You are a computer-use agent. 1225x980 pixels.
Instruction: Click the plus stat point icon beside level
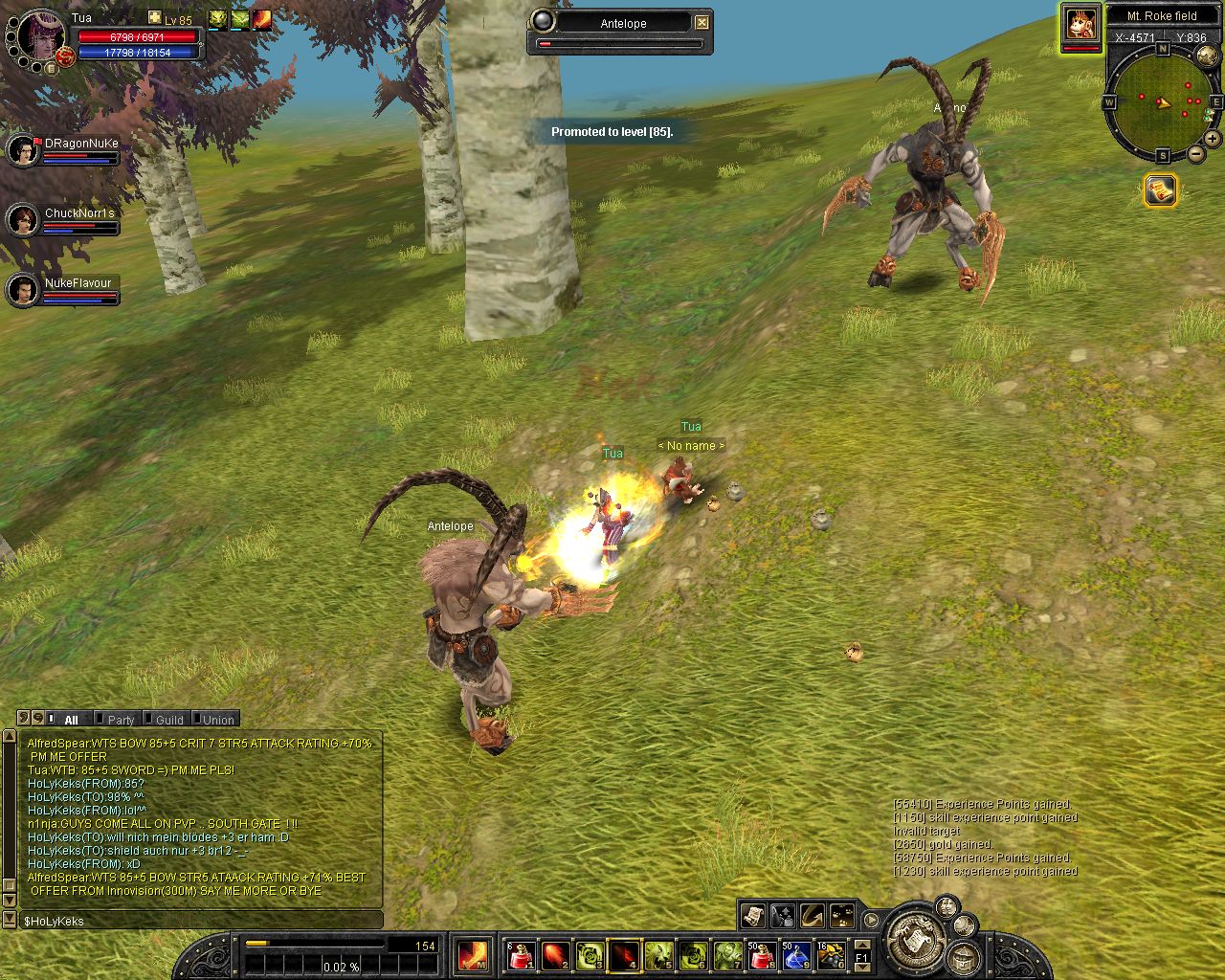click(x=155, y=18)
